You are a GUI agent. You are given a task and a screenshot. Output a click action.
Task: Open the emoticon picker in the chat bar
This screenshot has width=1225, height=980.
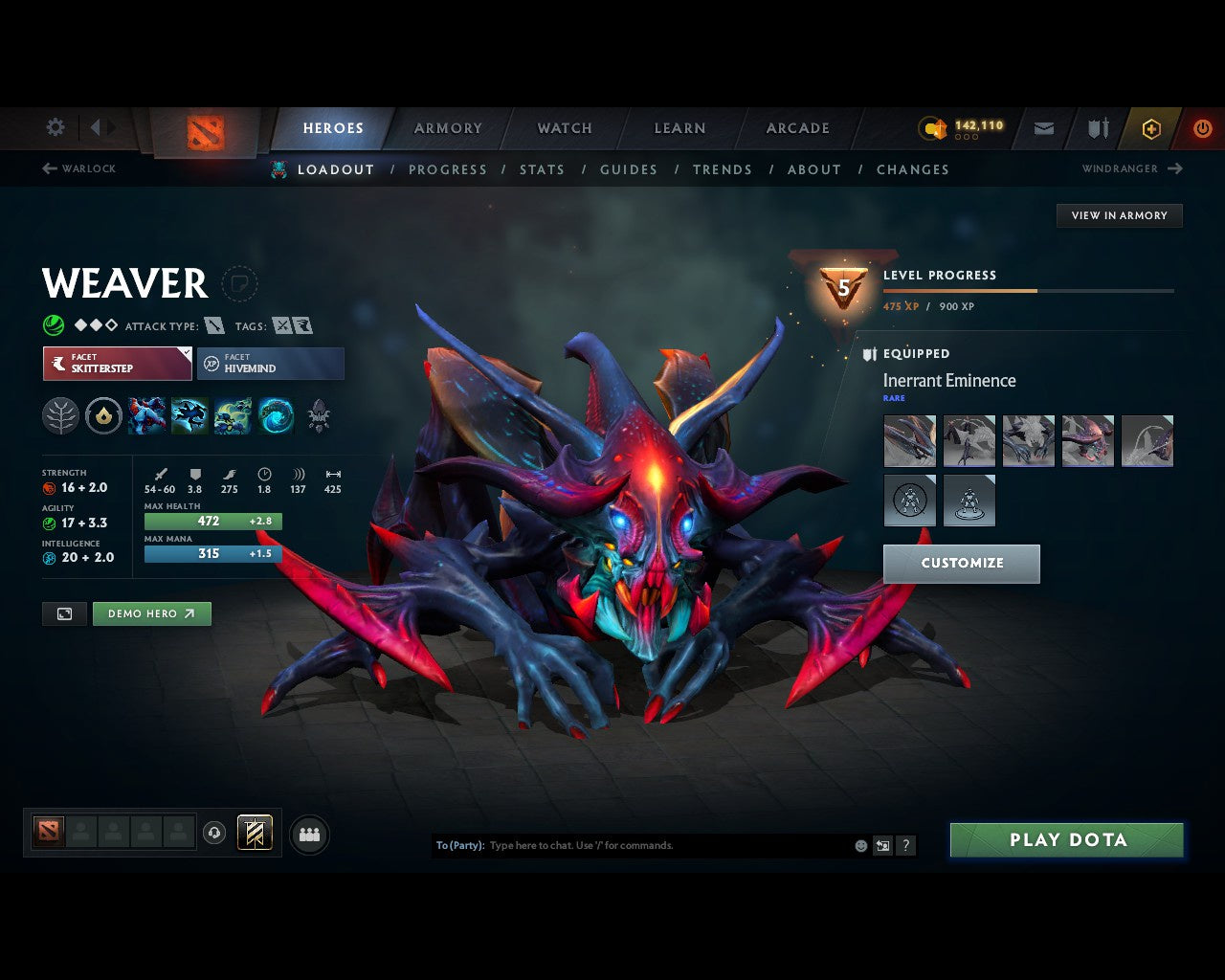click(x=859, y=845)
